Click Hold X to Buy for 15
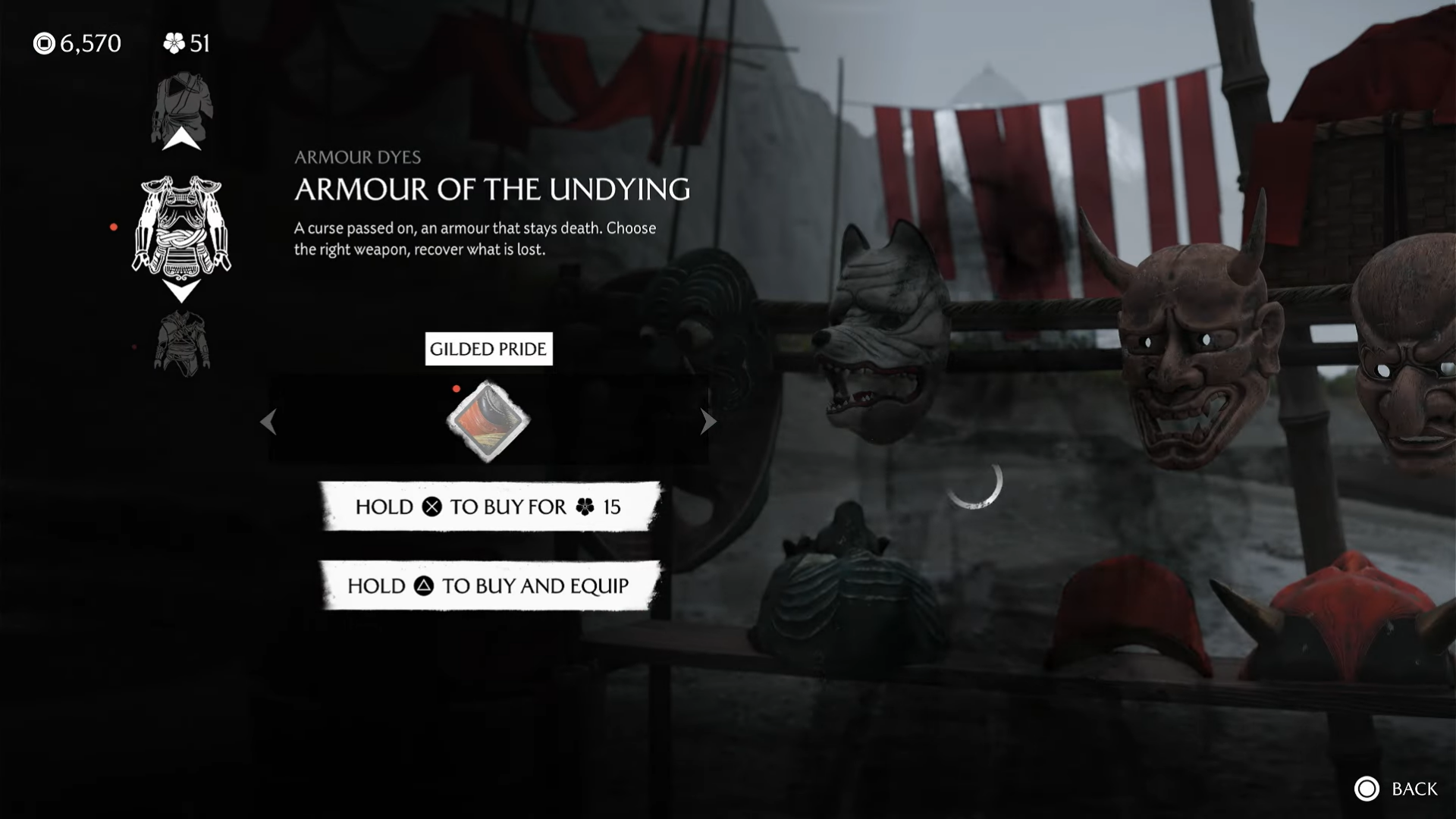This screenshot has height=819, width=1456. (488, 507)
